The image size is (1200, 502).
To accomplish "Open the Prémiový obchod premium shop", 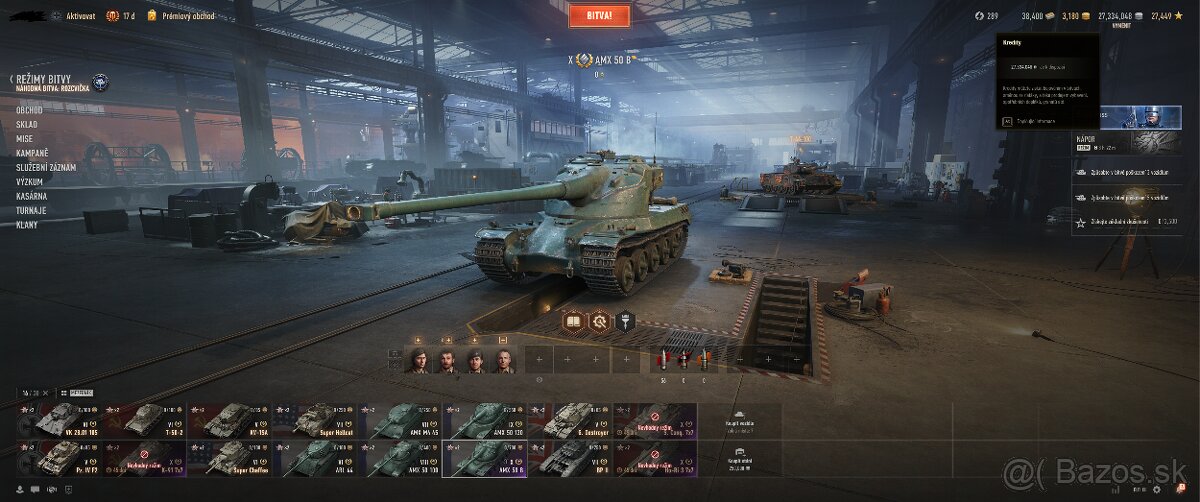I will coord(181,16).
